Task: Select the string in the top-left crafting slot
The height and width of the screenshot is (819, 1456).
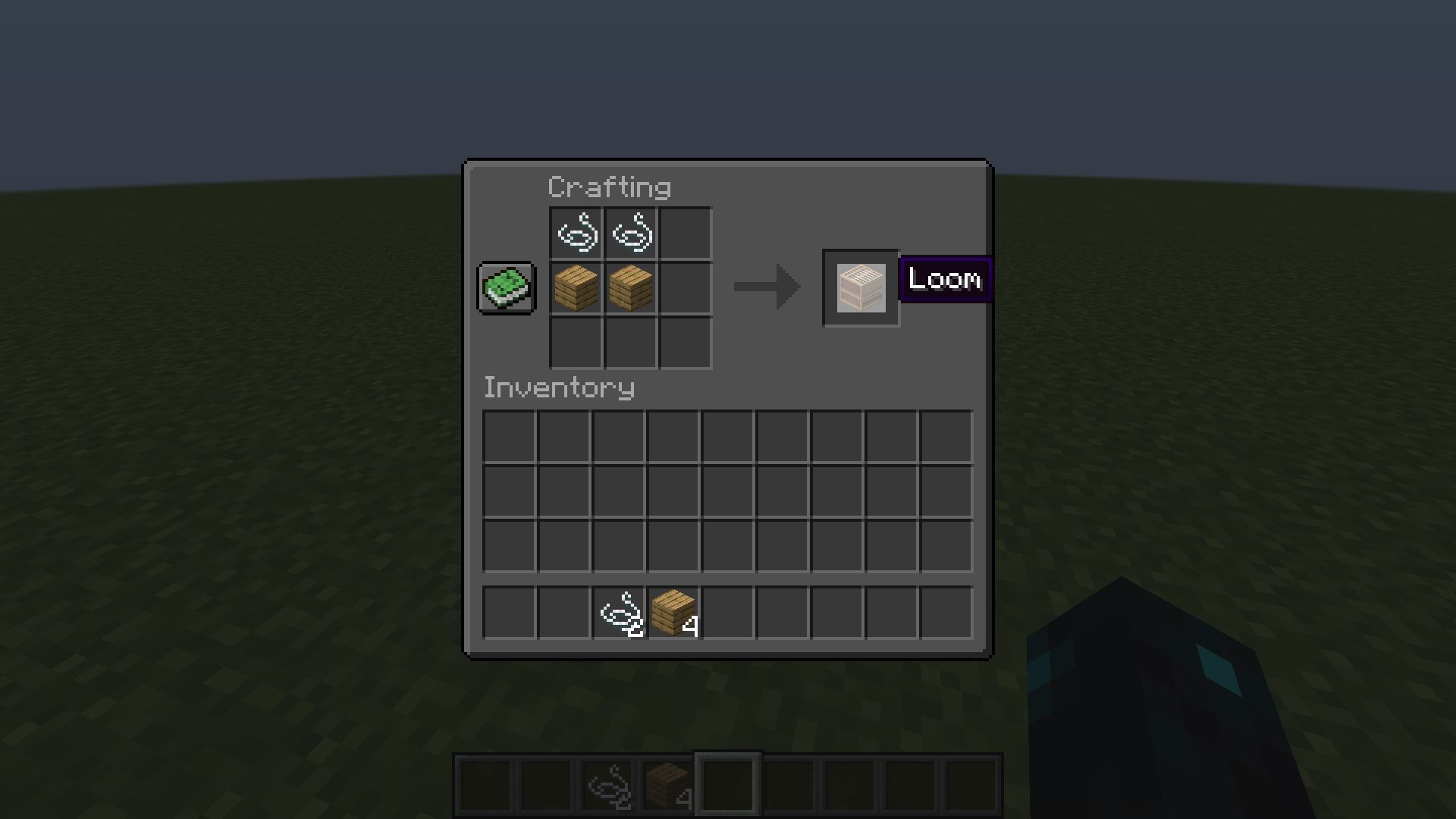Action: (x=575, y=233)
